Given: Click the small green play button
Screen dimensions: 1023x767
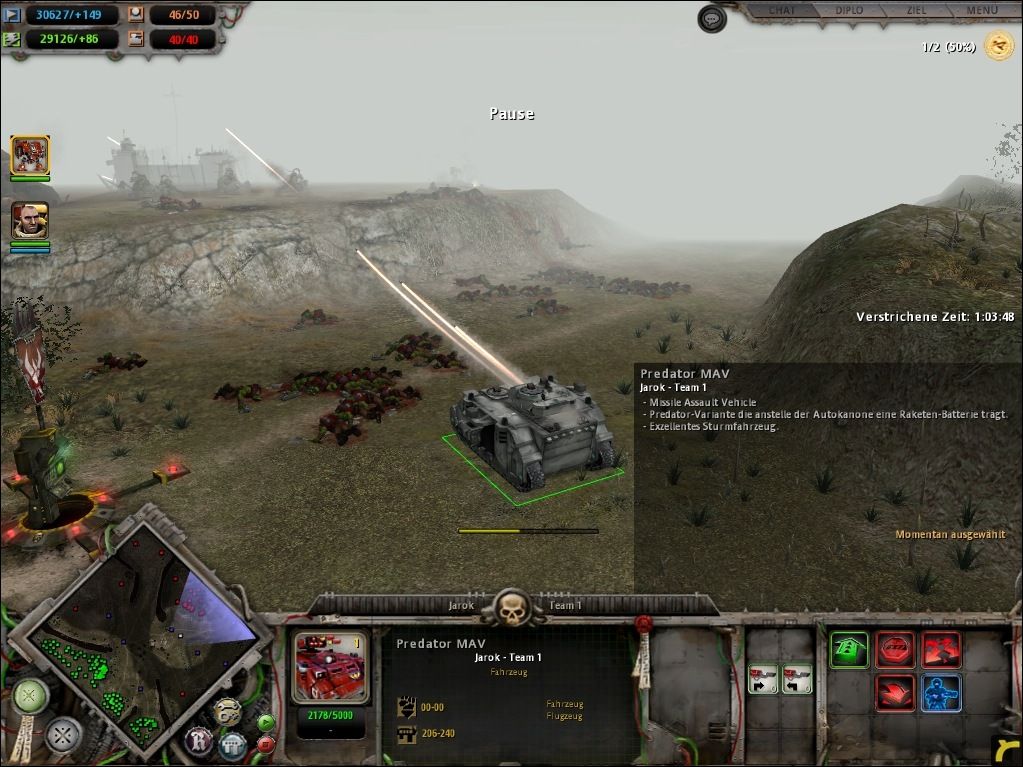Looking at the screenshot, I should pyautogui.click(x=265, y=722).
